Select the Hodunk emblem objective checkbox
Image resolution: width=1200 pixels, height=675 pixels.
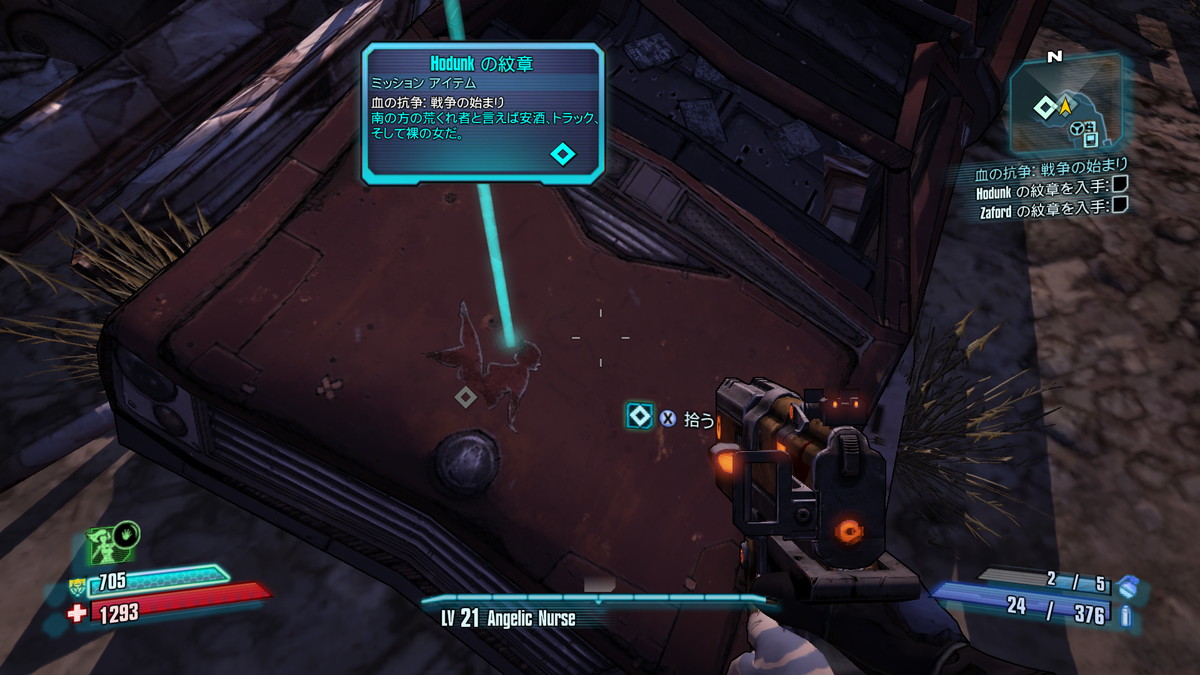point(1120,184)
